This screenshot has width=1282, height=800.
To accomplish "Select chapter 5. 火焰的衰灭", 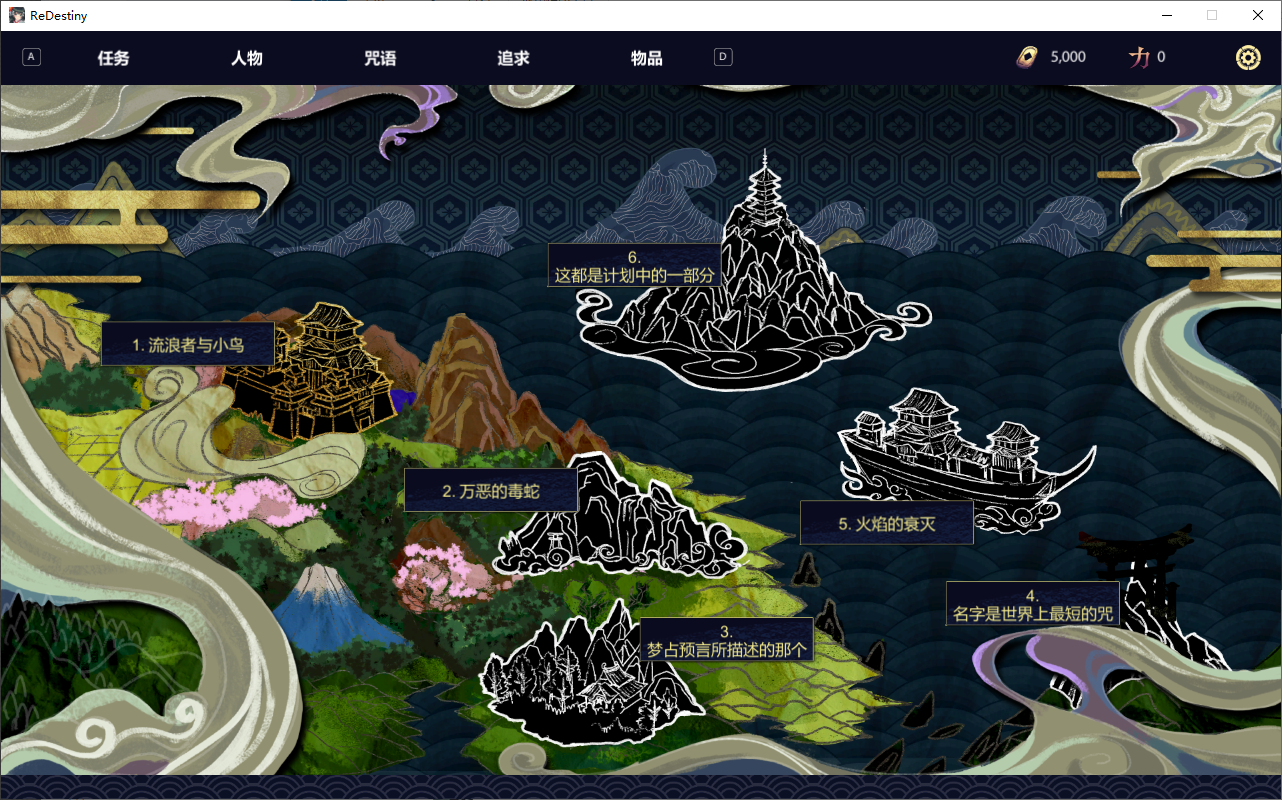I will click(886, 523).
